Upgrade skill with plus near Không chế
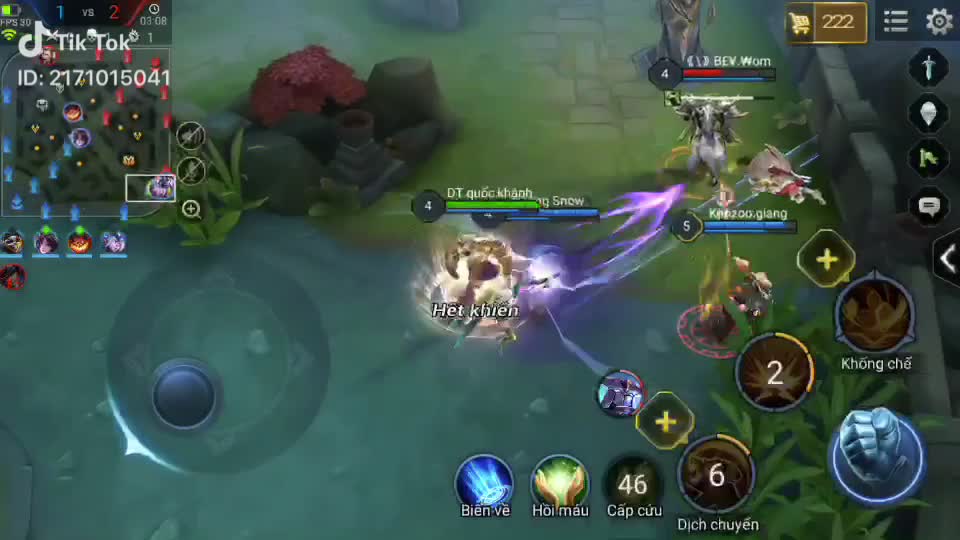This screenshot has height=540, width=960. point(826,259)
